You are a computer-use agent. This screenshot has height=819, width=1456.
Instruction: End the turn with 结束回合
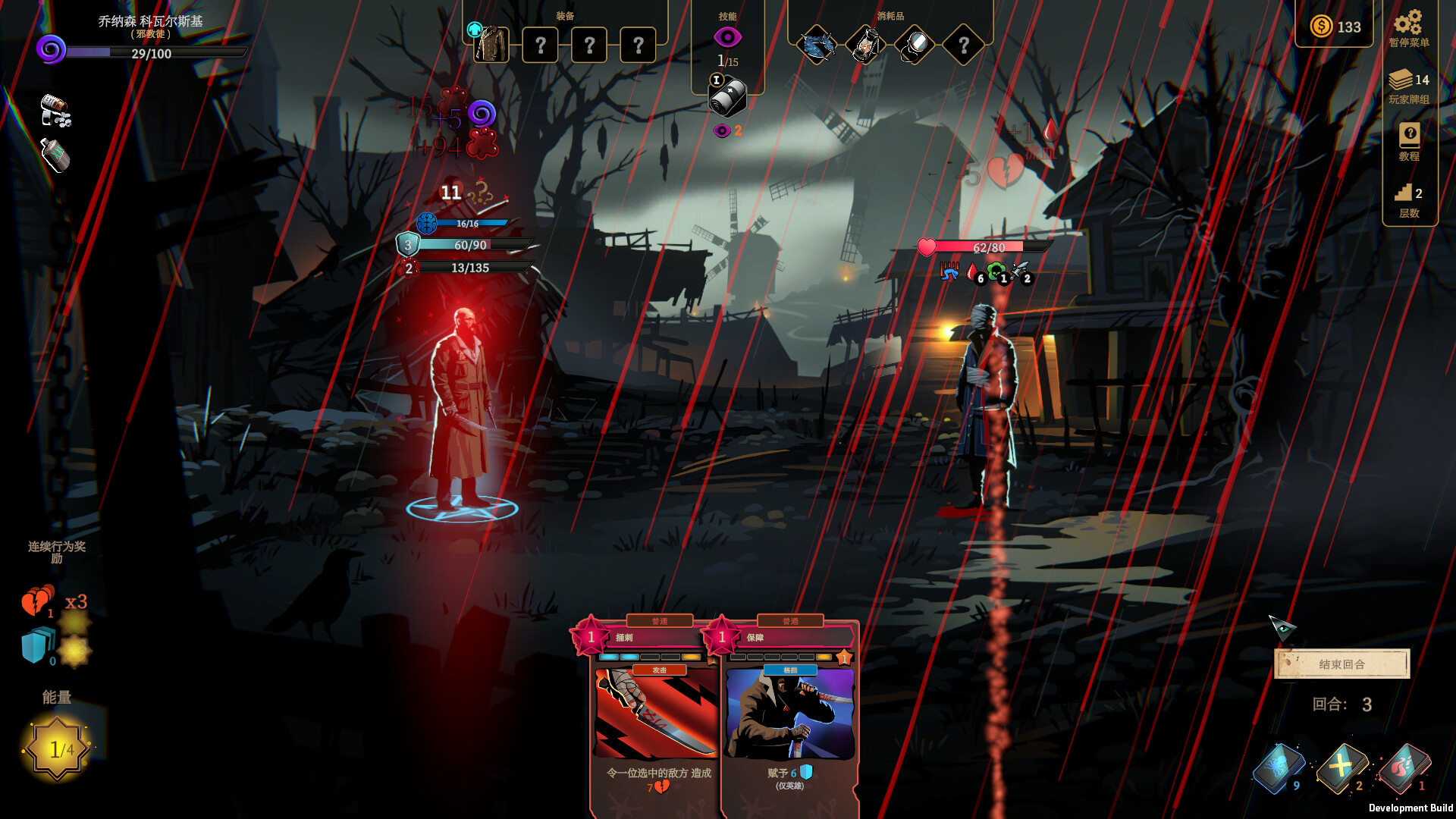point(1341,664)
